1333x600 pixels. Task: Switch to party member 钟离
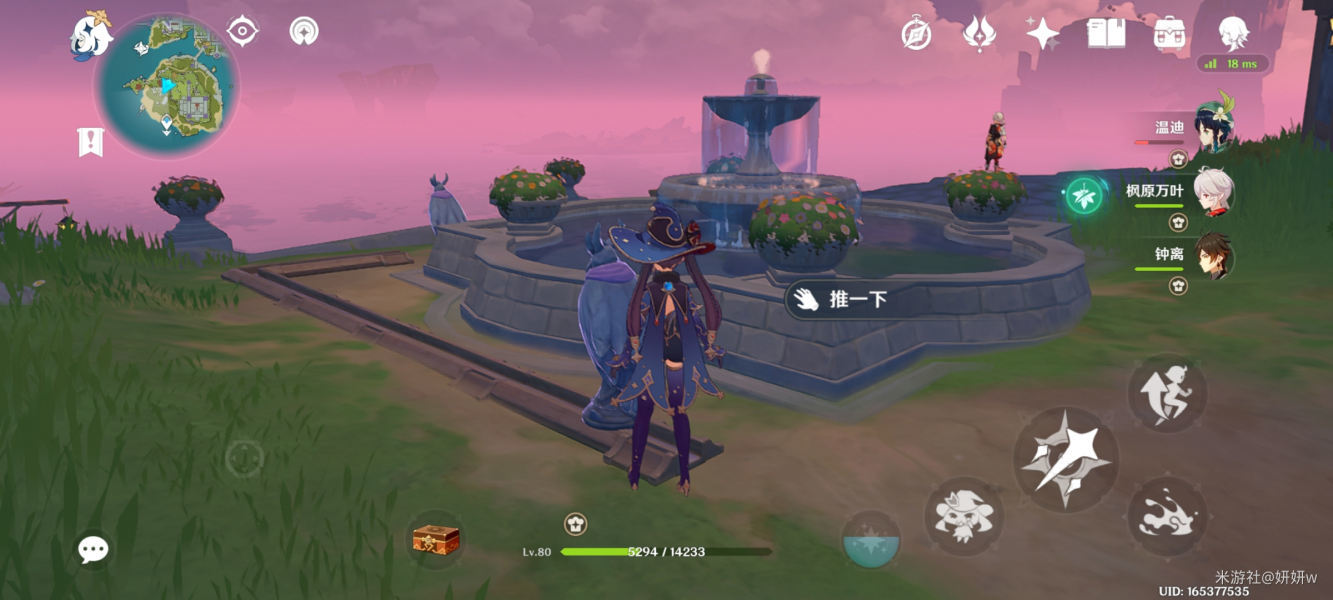[x=1213, y=257]
